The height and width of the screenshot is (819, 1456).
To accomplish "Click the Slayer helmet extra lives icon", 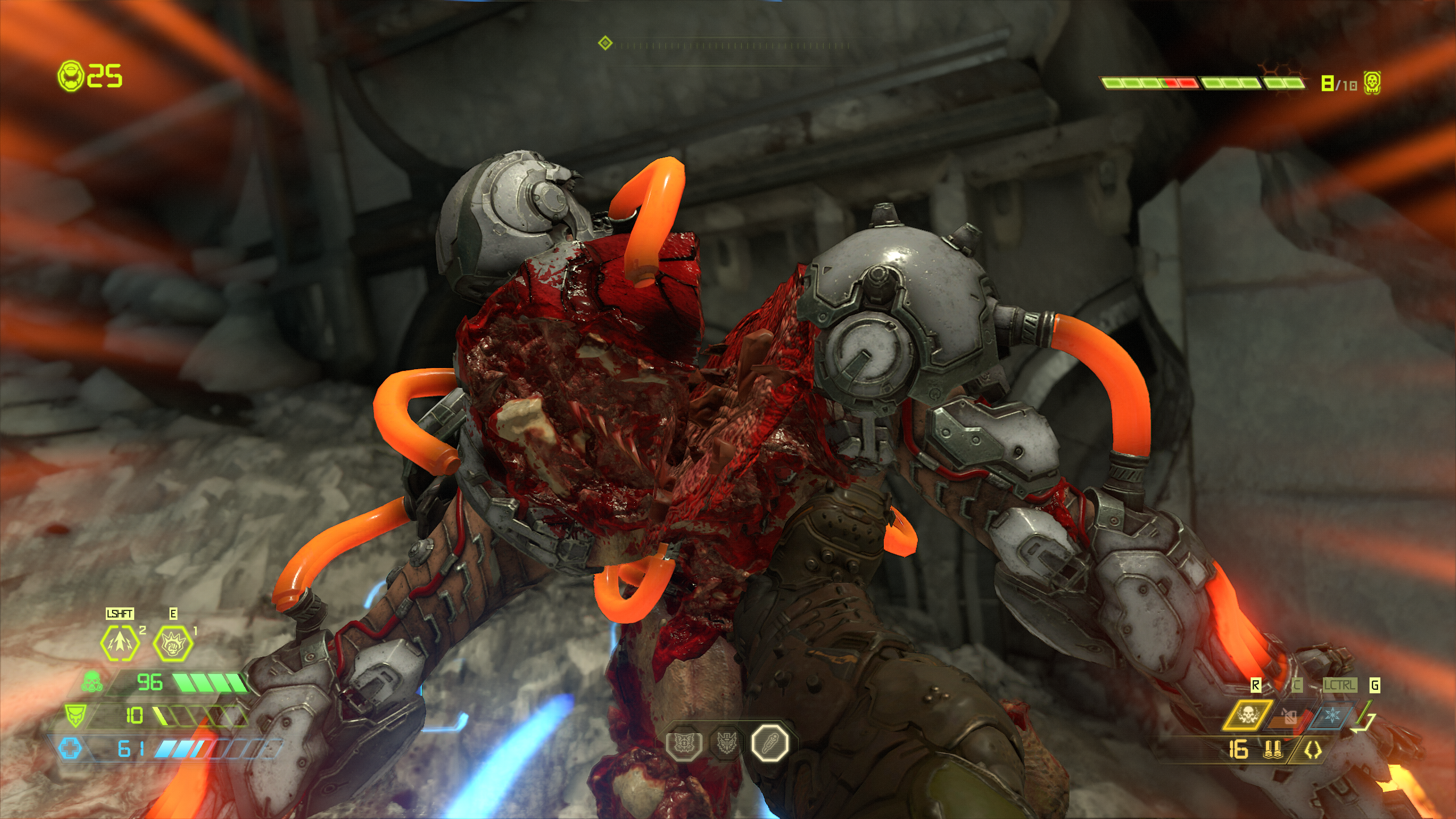I will [x=71, y=76].
